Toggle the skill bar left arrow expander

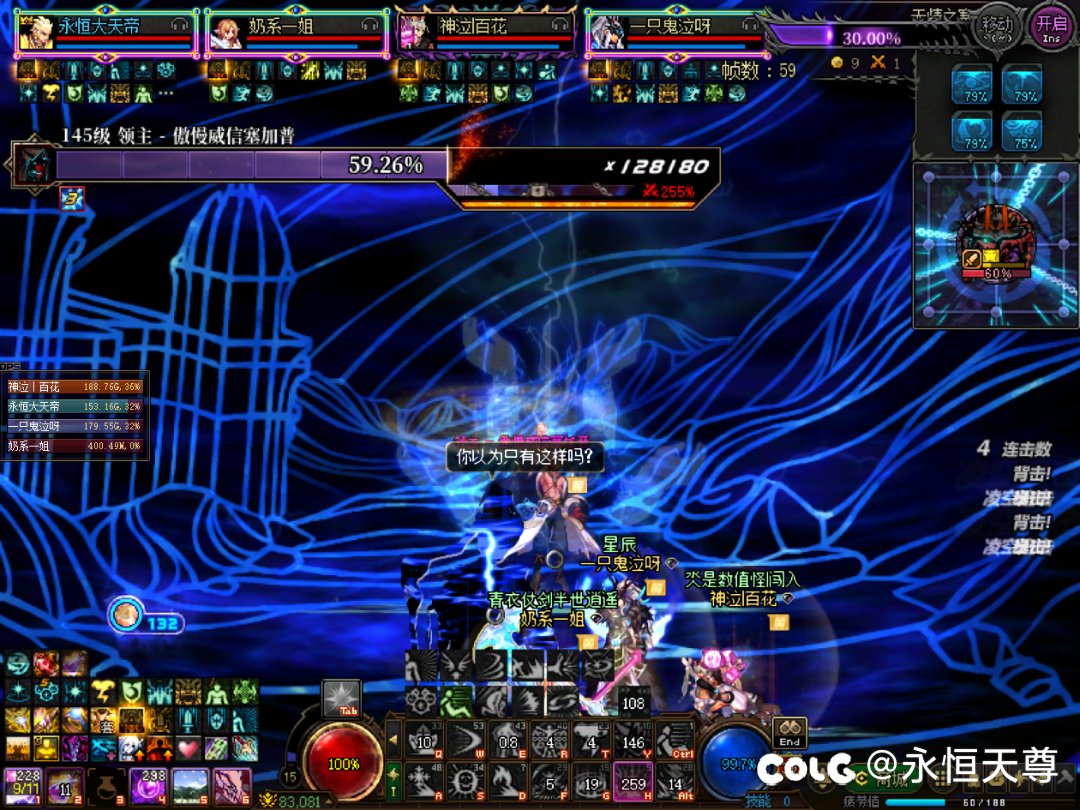point(393,741)
